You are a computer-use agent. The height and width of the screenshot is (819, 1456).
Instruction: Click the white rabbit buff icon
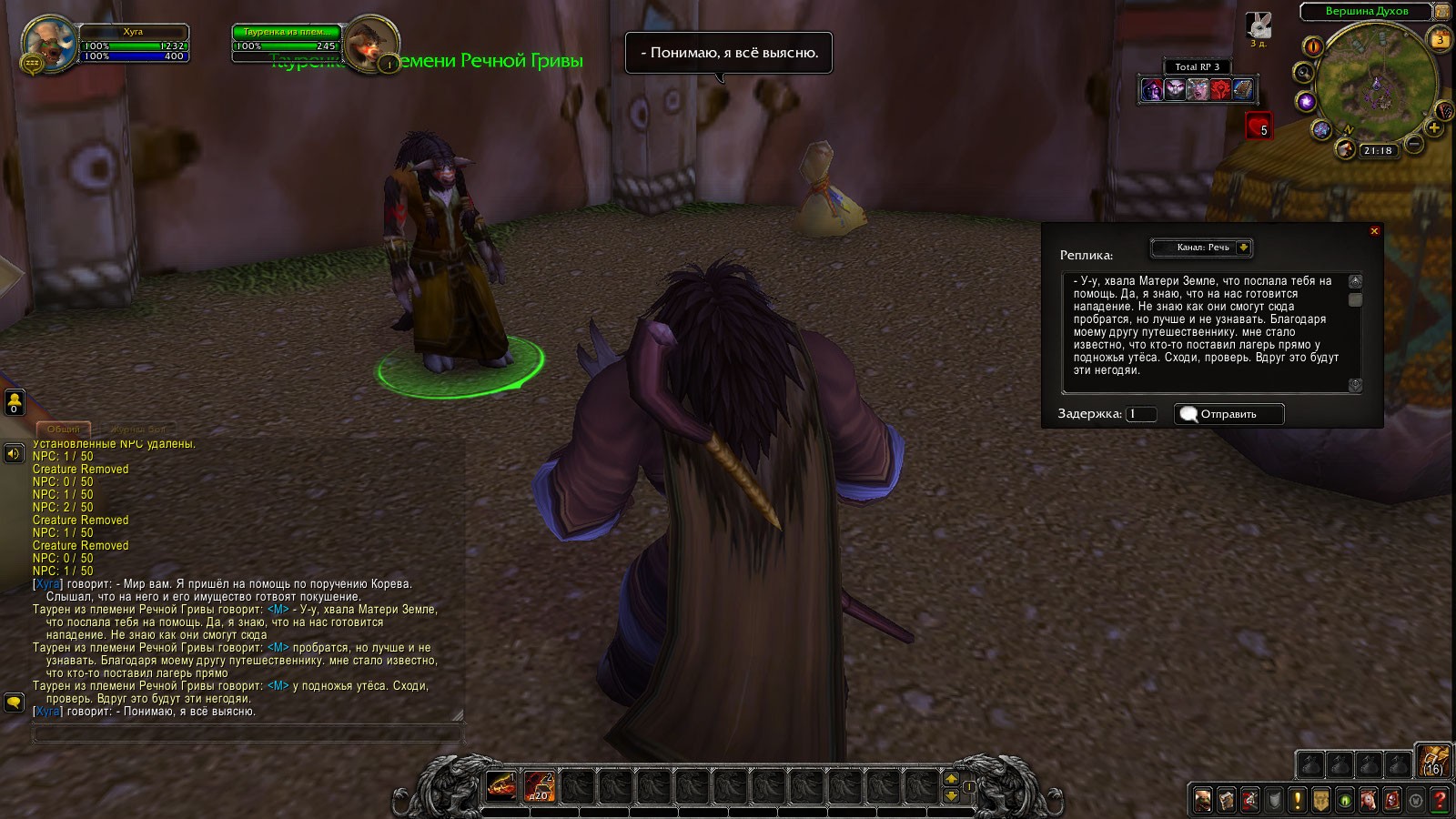point(1259,25)
